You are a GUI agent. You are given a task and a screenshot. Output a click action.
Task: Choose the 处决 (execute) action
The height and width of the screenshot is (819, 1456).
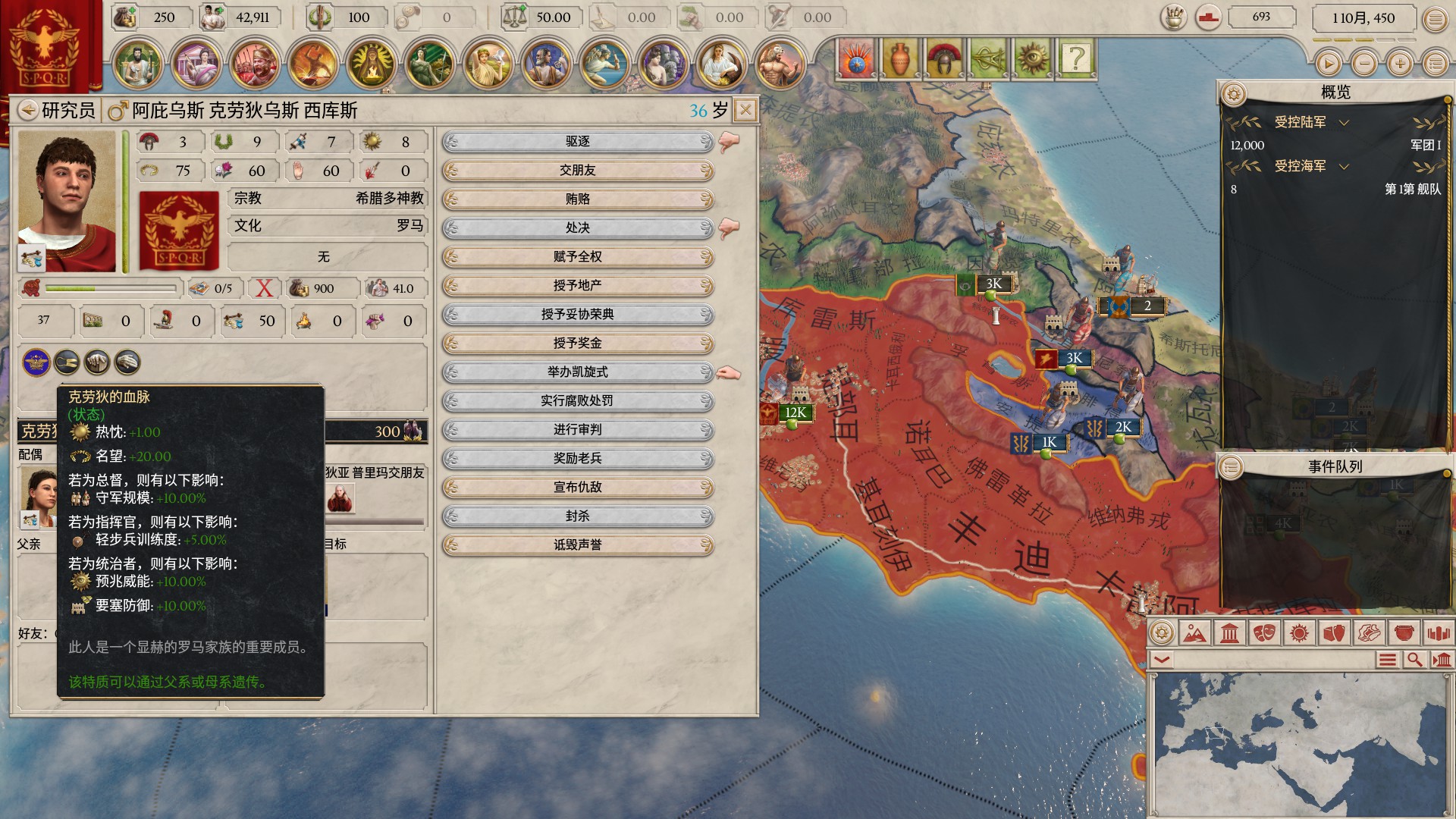coord(578,228)
